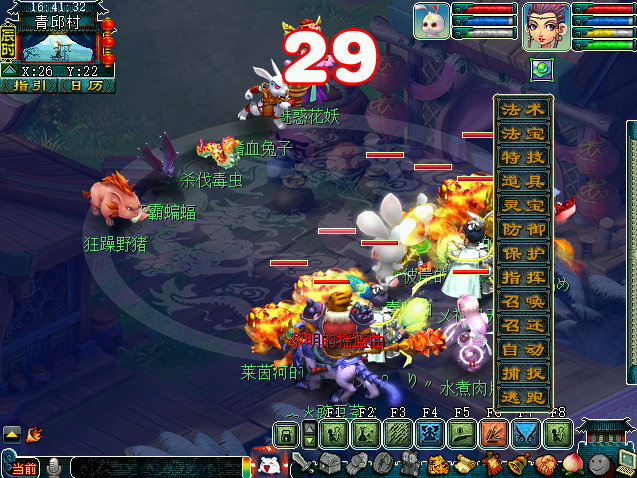
Task: Toggle the hotbar padlock icon
Action: [286, 434]
